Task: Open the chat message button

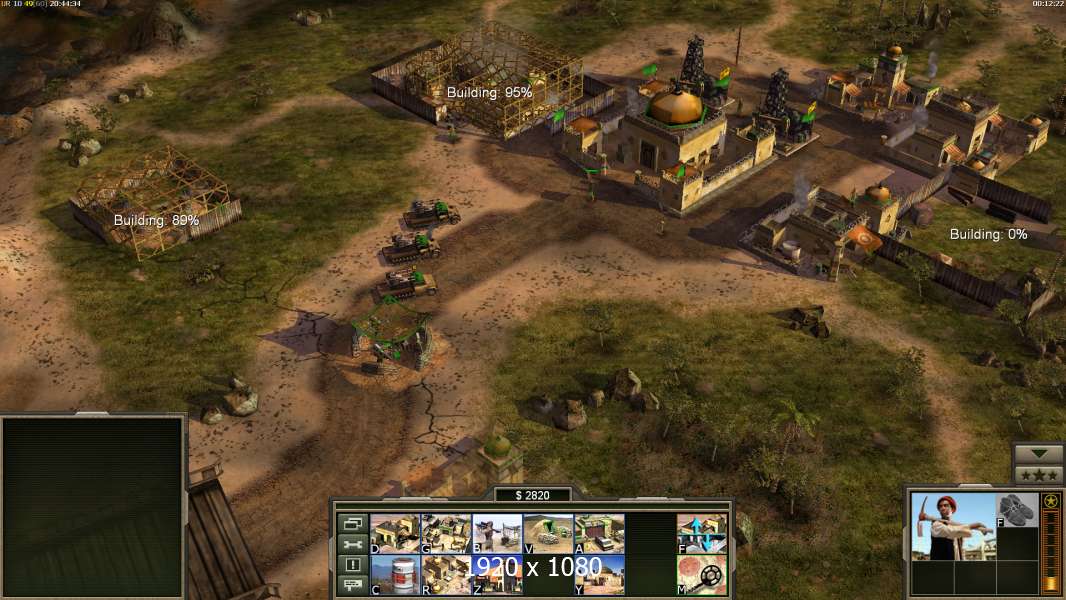Action: coord(352,586)
